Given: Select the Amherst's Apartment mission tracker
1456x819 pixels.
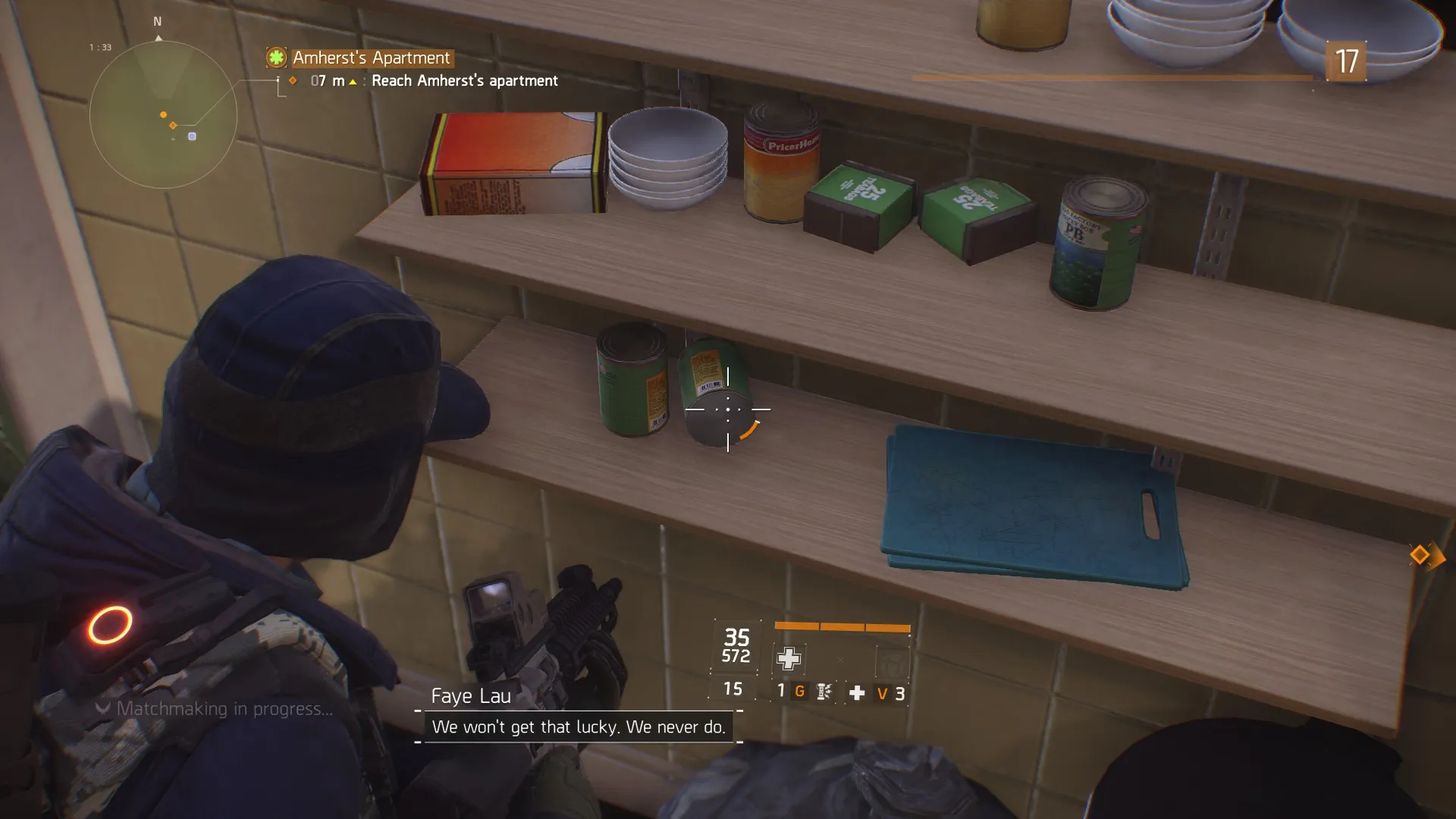Looking at the screenshot, I should pyautogui.click(x=371, y=58).
